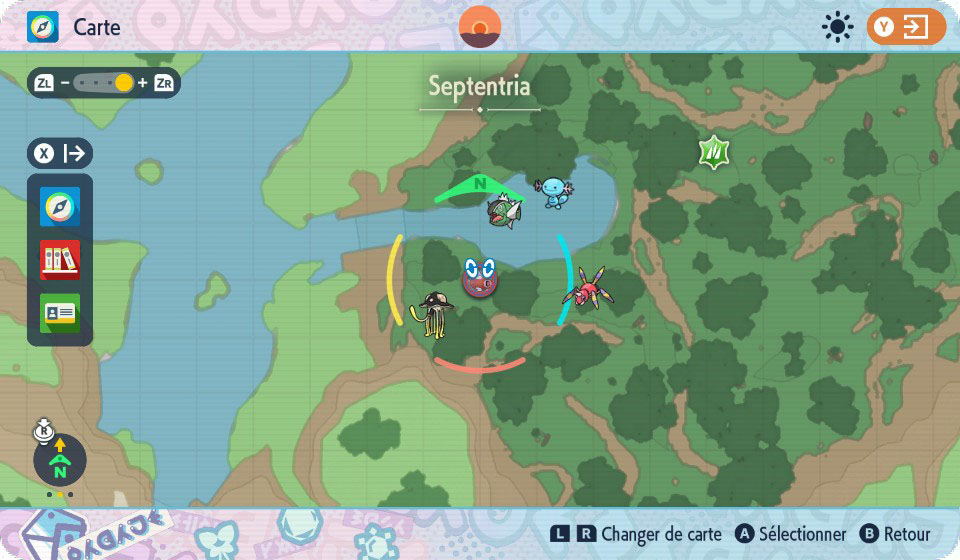Click the Septentria region label

479,86
